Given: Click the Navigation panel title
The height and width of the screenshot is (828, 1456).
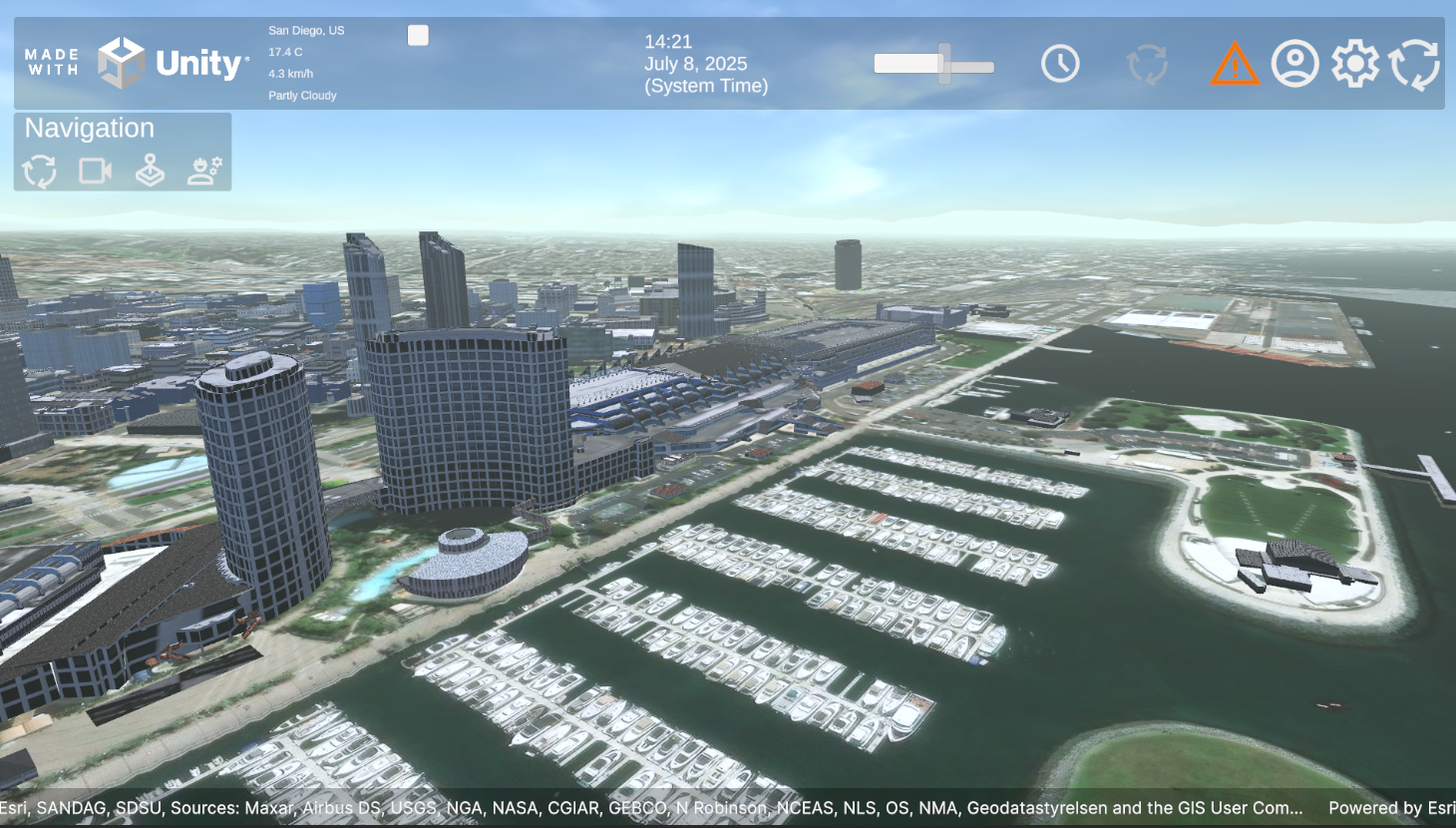Looking at the screenshot, I should 90,128.
